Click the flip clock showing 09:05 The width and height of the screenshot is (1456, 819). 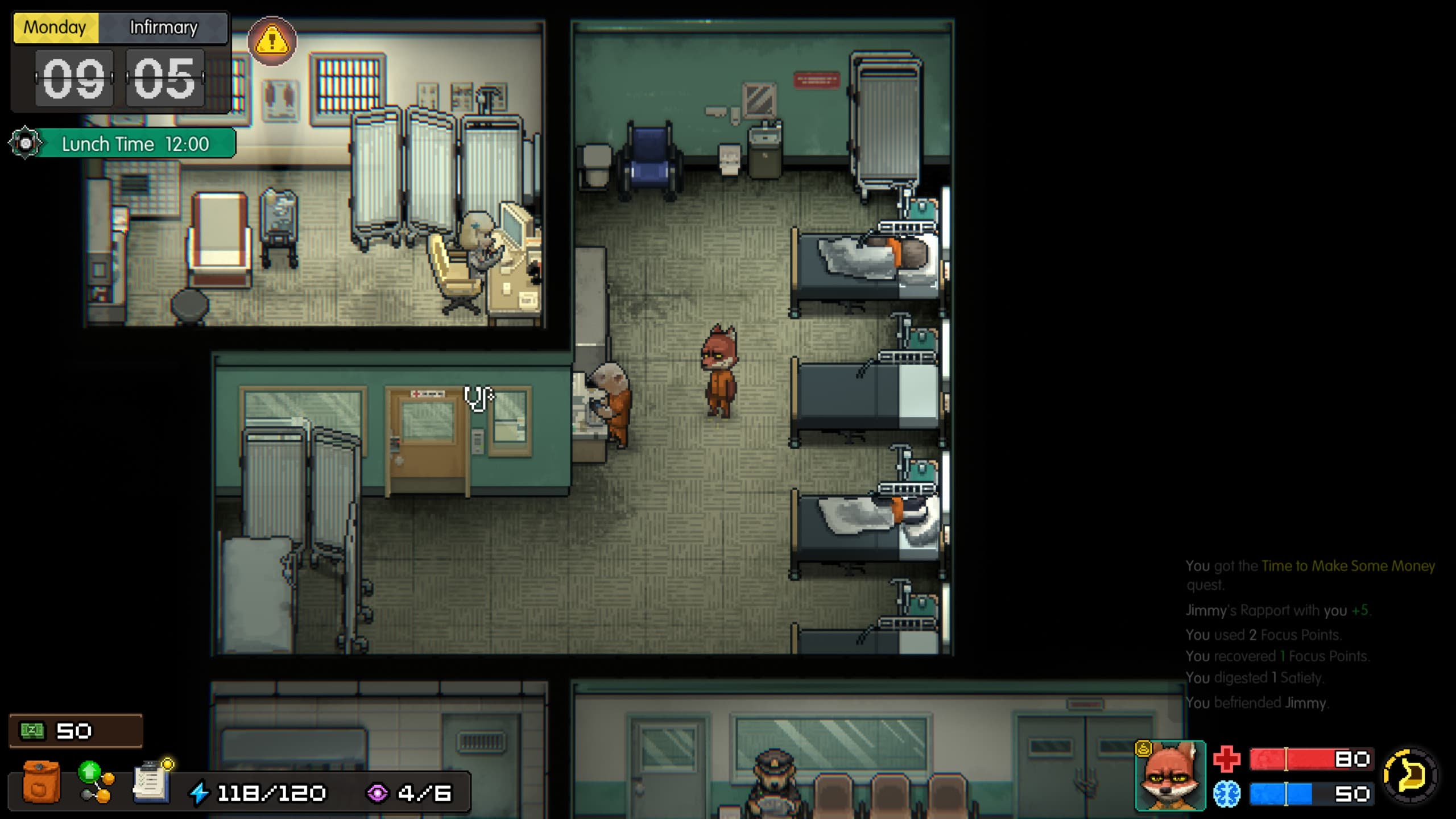coord(121,80)
